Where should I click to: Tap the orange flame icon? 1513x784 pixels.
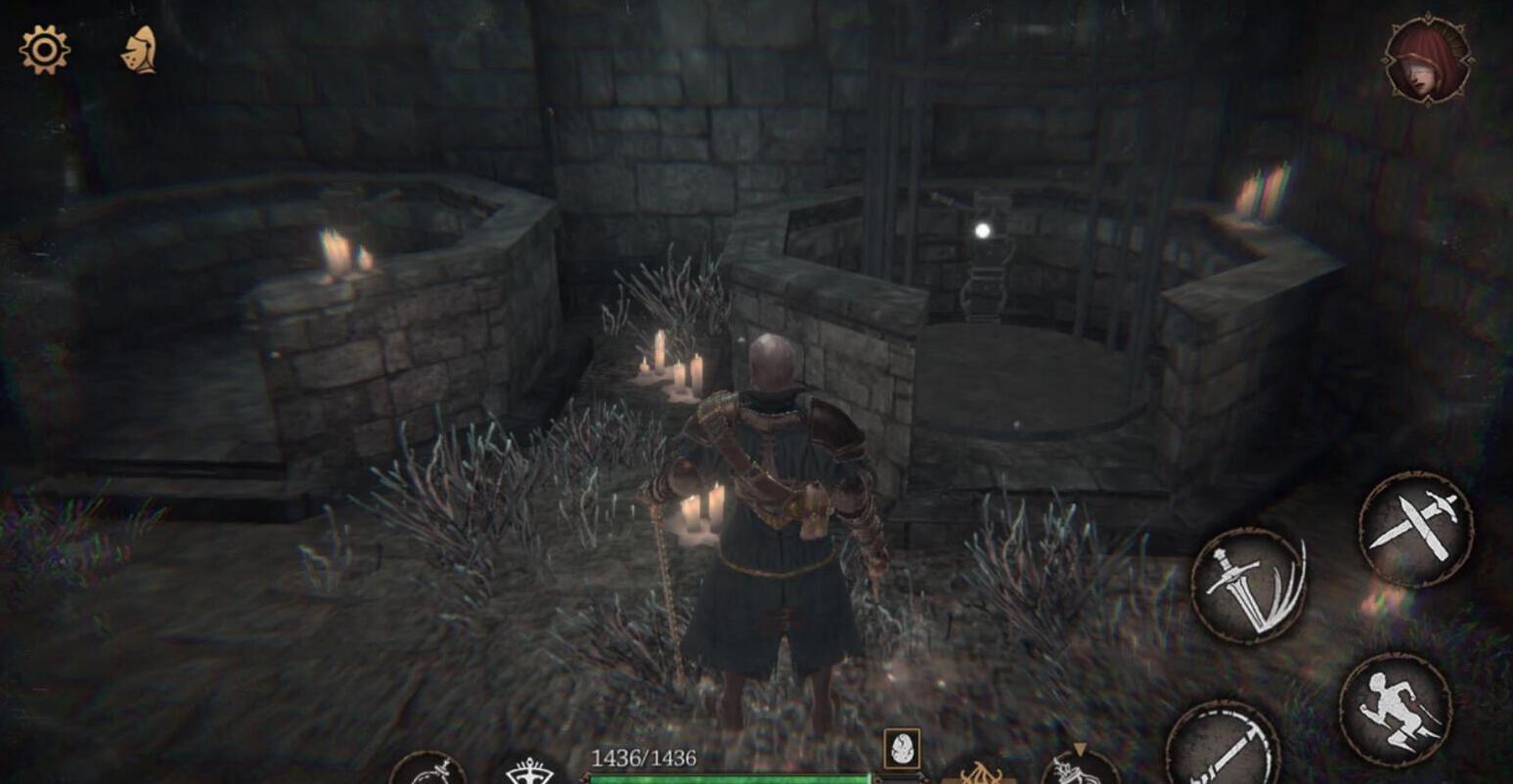coord(980,773)
